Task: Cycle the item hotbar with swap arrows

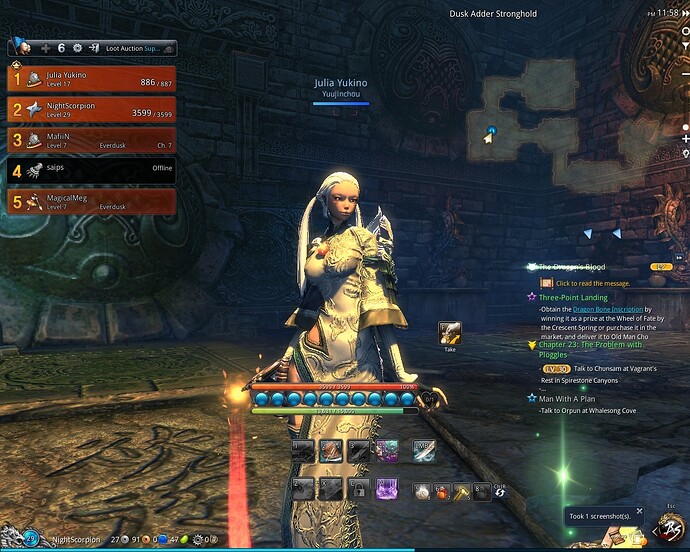Action: (x=500, y=492)
